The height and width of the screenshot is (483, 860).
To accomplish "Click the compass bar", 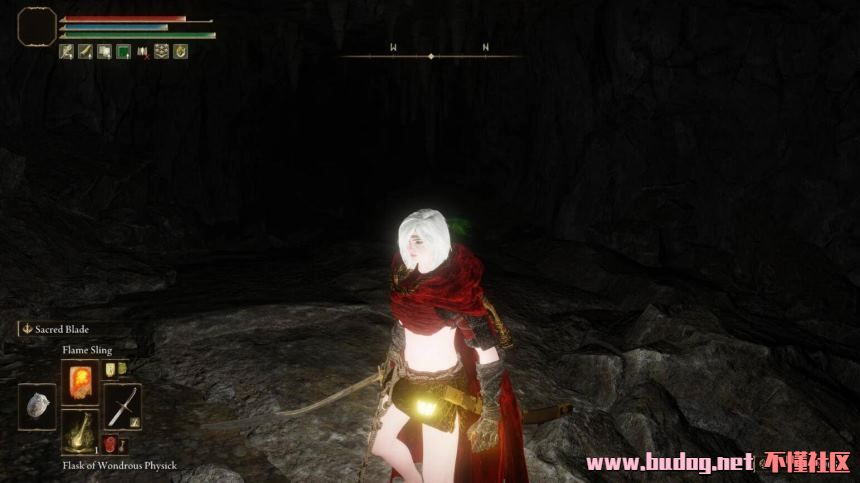I will click(x=431, y=55).
